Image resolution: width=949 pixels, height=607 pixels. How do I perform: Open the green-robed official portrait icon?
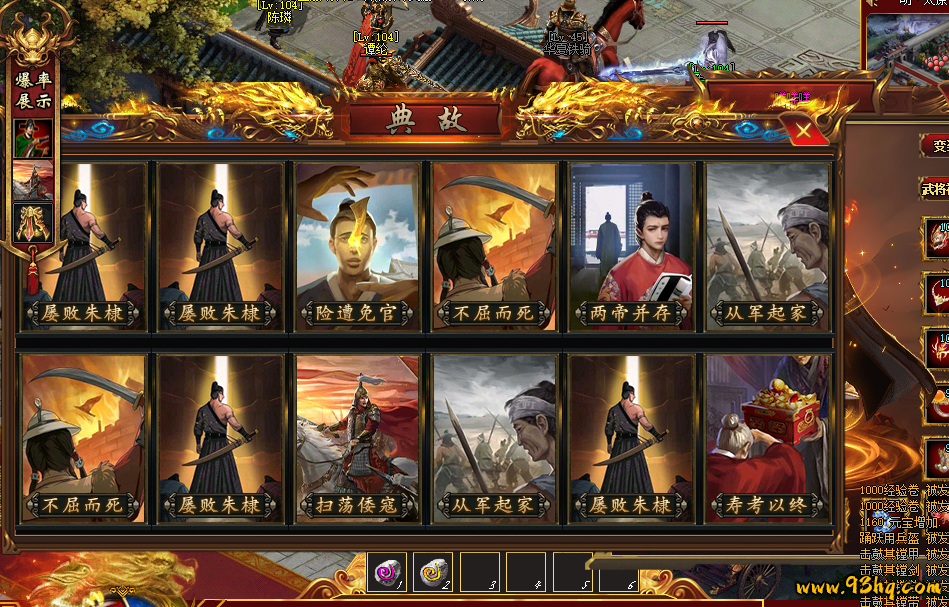pos(32,138)
